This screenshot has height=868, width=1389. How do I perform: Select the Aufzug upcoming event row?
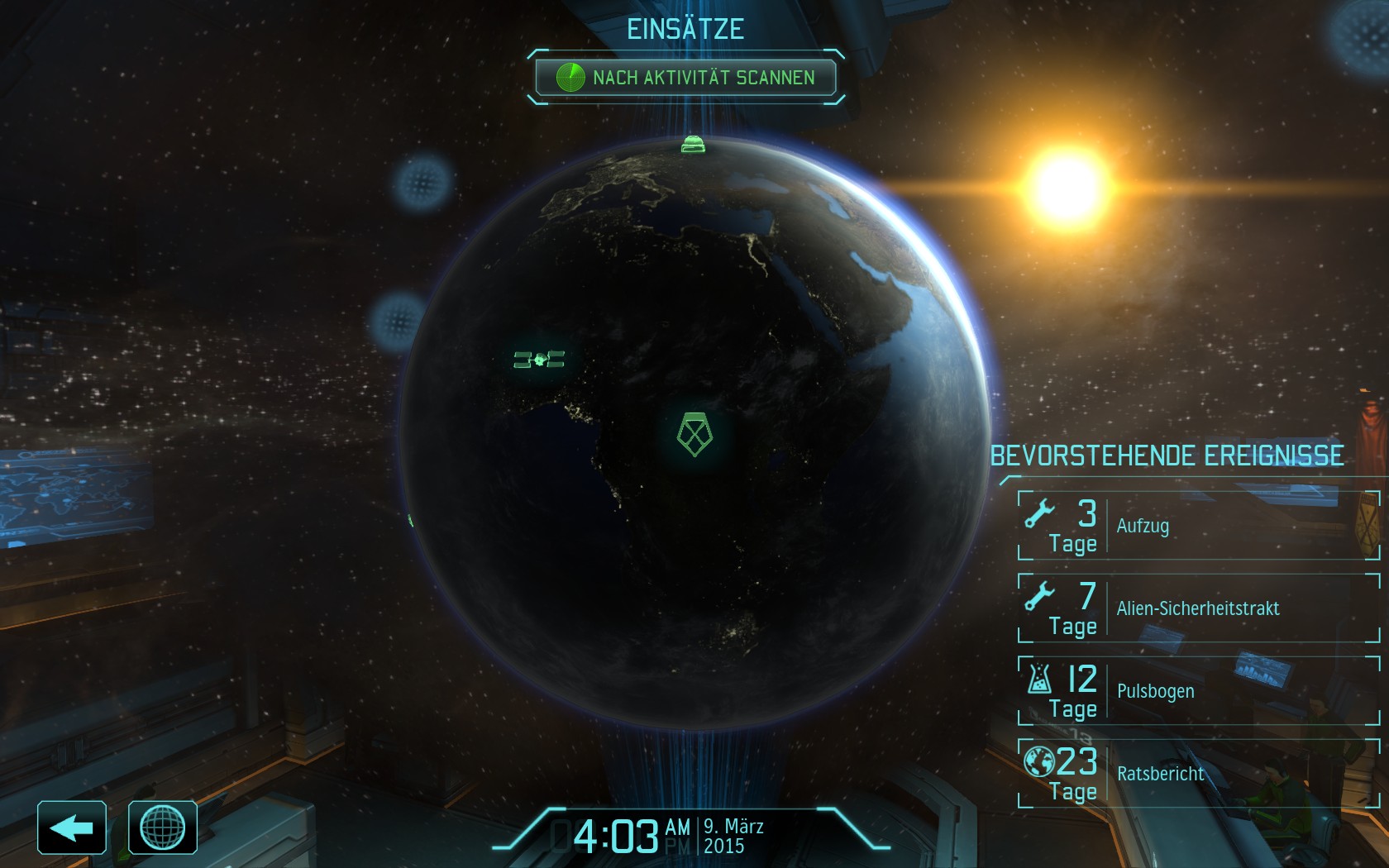point(1198,526)
